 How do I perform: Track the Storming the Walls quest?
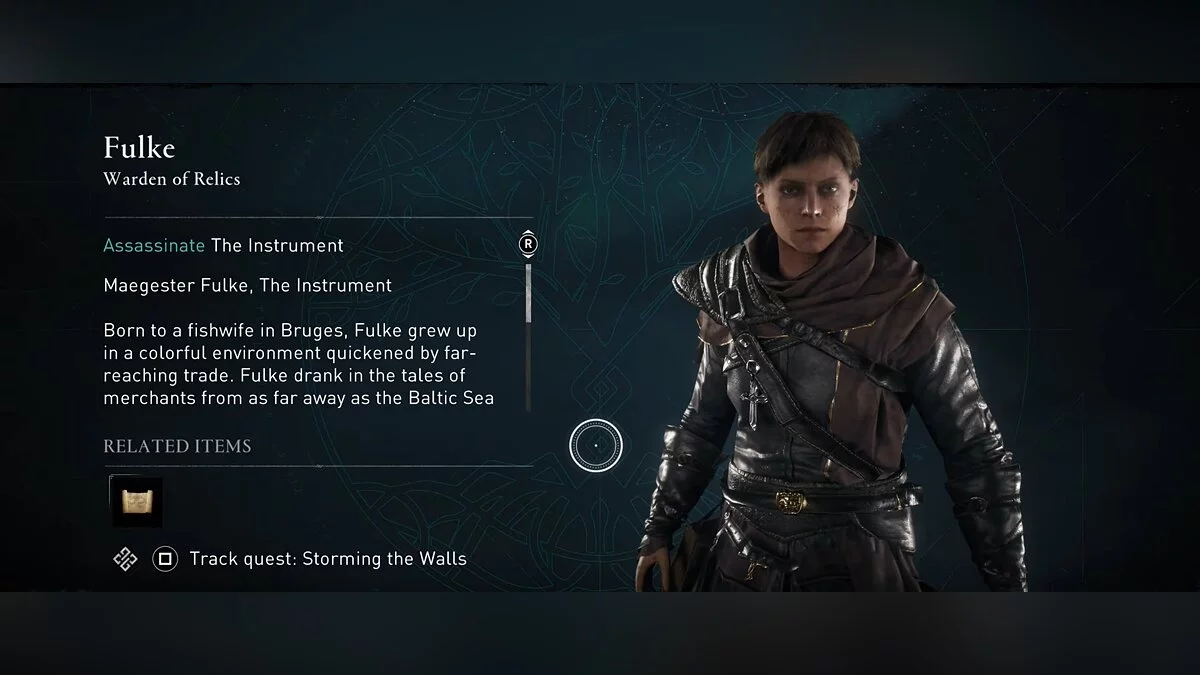pos(327,559)
